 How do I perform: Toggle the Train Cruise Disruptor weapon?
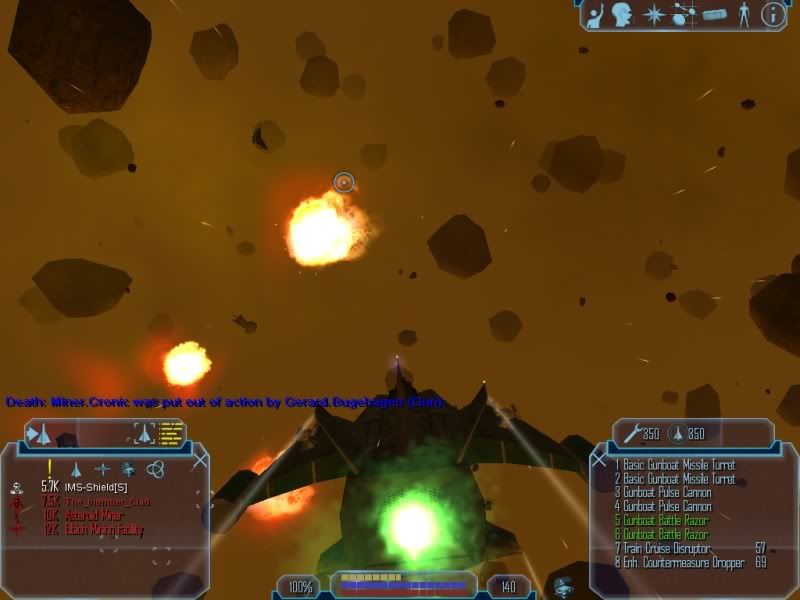pyautogui.click(x=670, y=548)
